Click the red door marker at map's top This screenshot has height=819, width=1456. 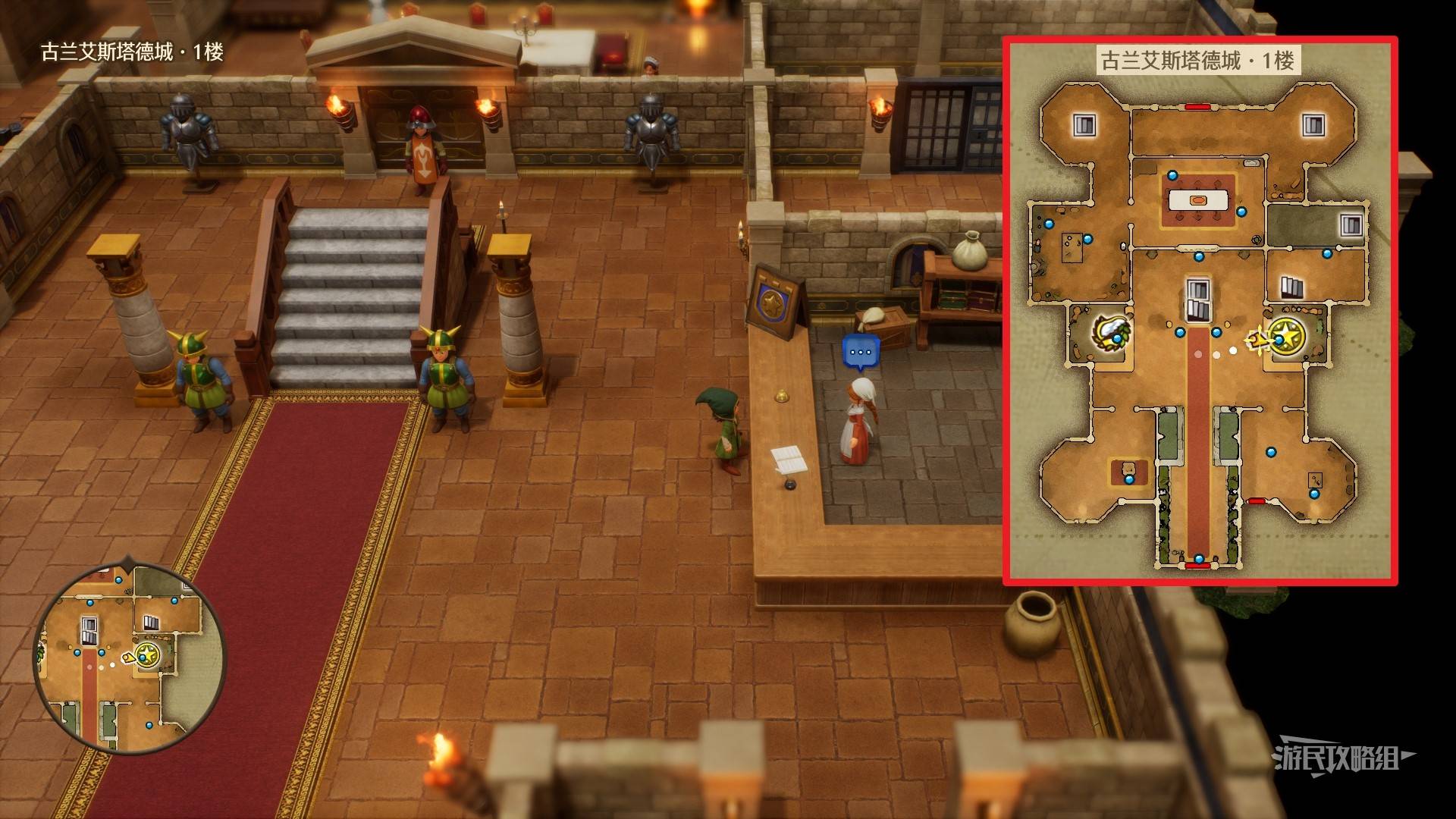[1197, 107]
